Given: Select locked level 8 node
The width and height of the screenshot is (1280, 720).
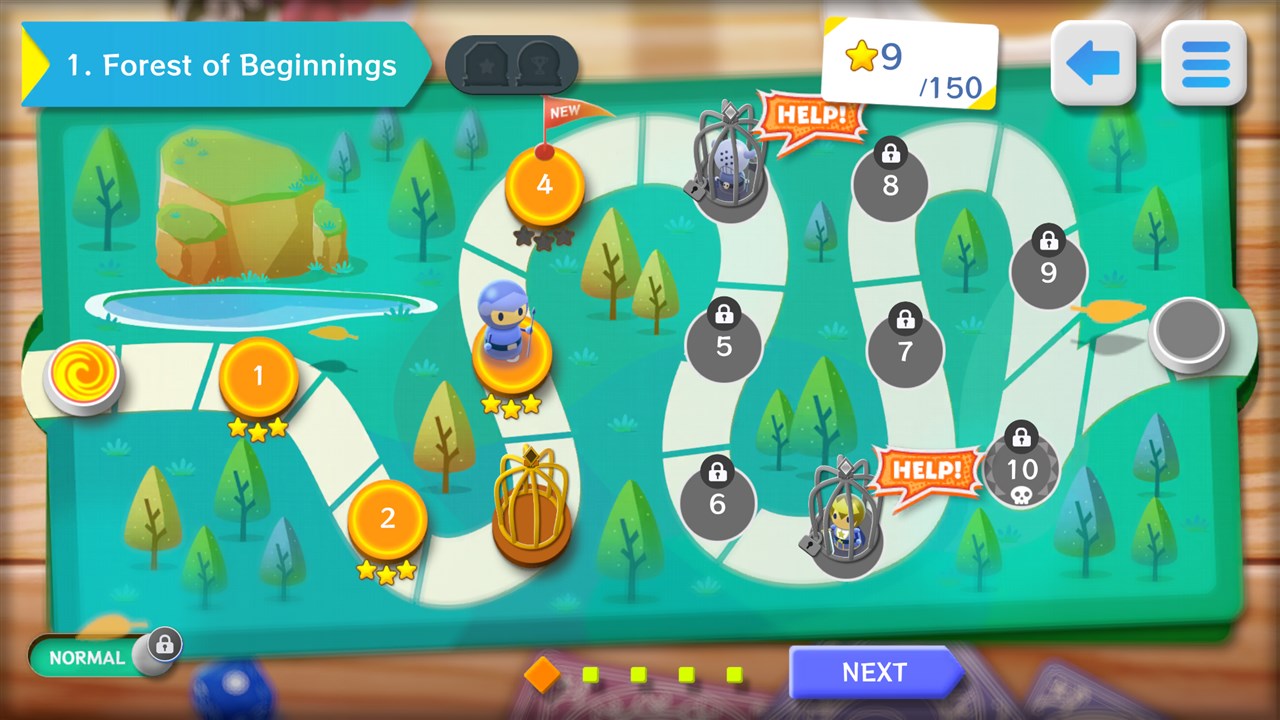Looking at the screenshot, I should (890, 184).
